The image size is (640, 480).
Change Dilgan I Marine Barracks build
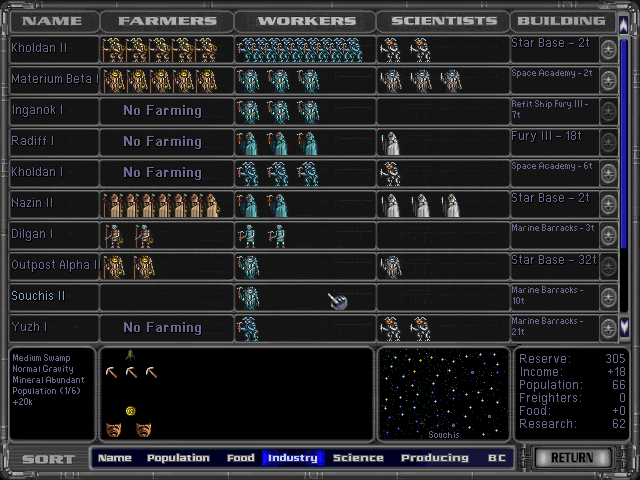tap(553, 234)
